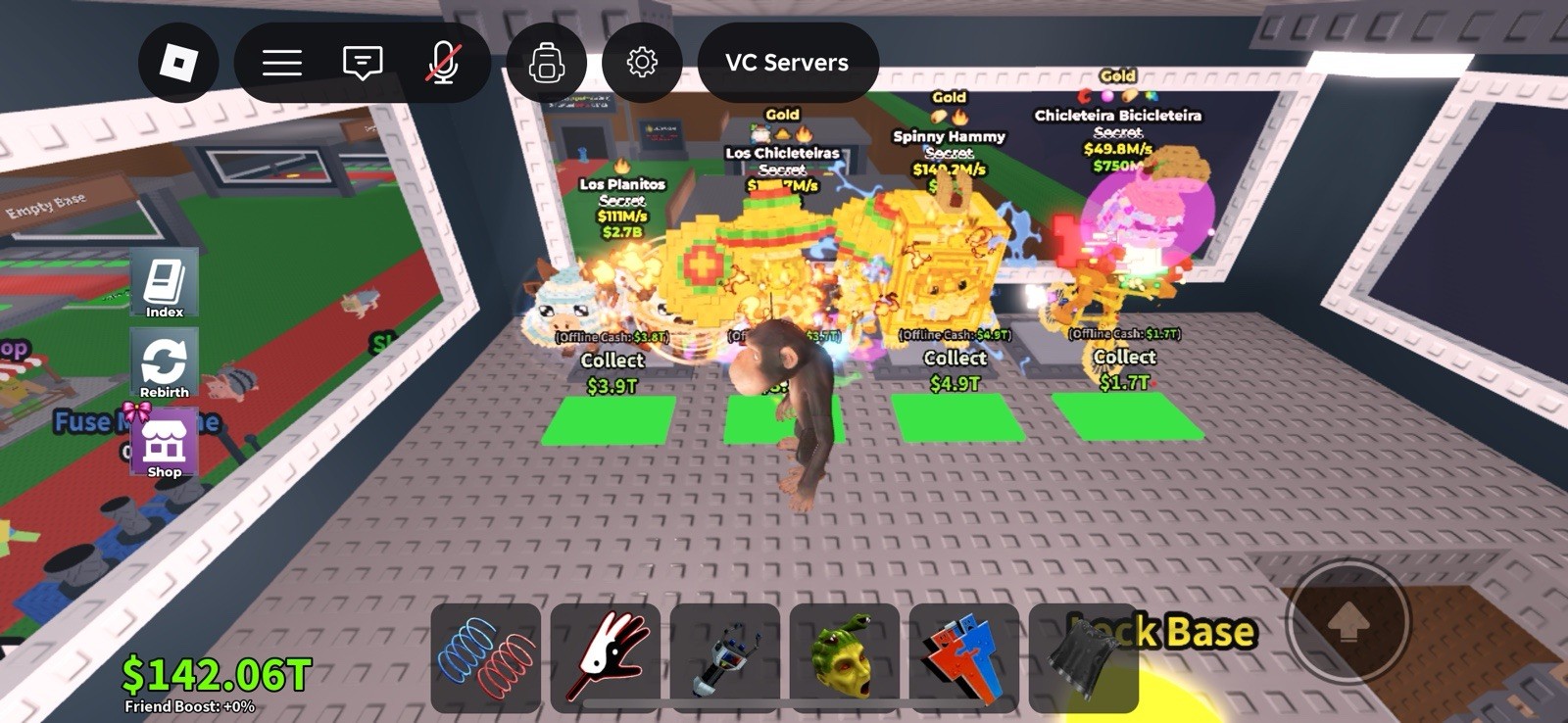Open the Index panel
The image size is (1568, 723).
(x=165, y=282)
